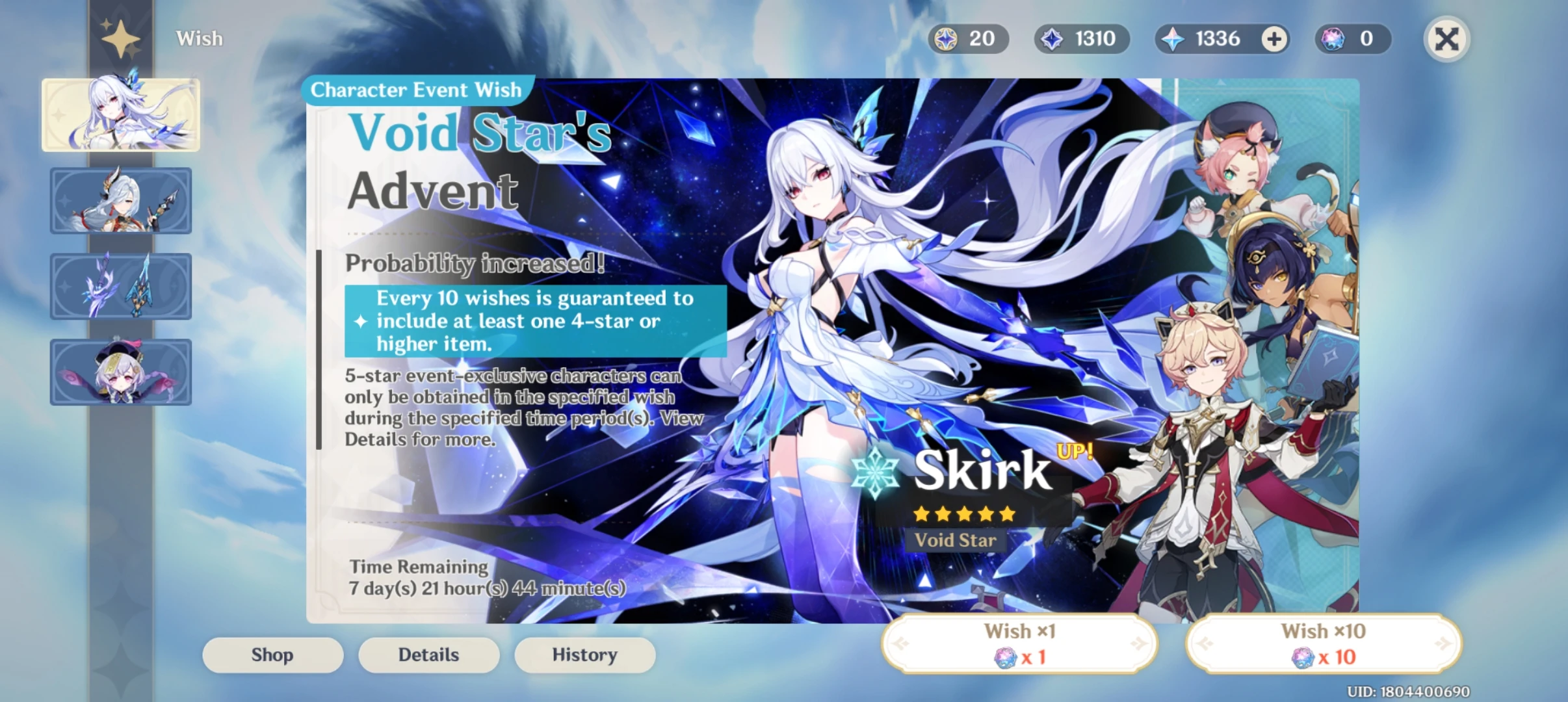
Task: Click Skirk's five-star rating stars
Action: [x=963, y=514]
